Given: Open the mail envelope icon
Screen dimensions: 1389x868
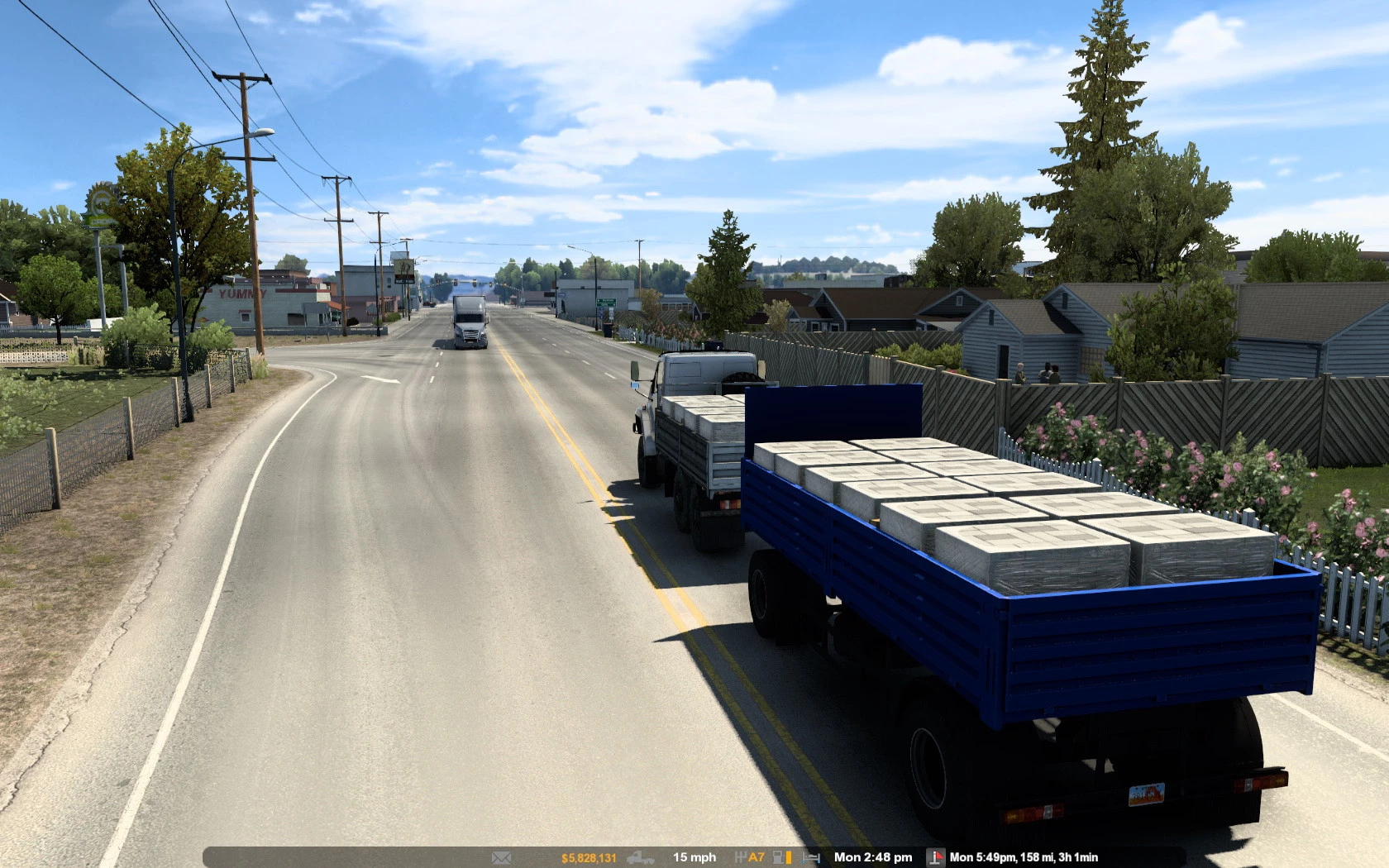Looking at the screenshot, I should (x=501, y=858).
